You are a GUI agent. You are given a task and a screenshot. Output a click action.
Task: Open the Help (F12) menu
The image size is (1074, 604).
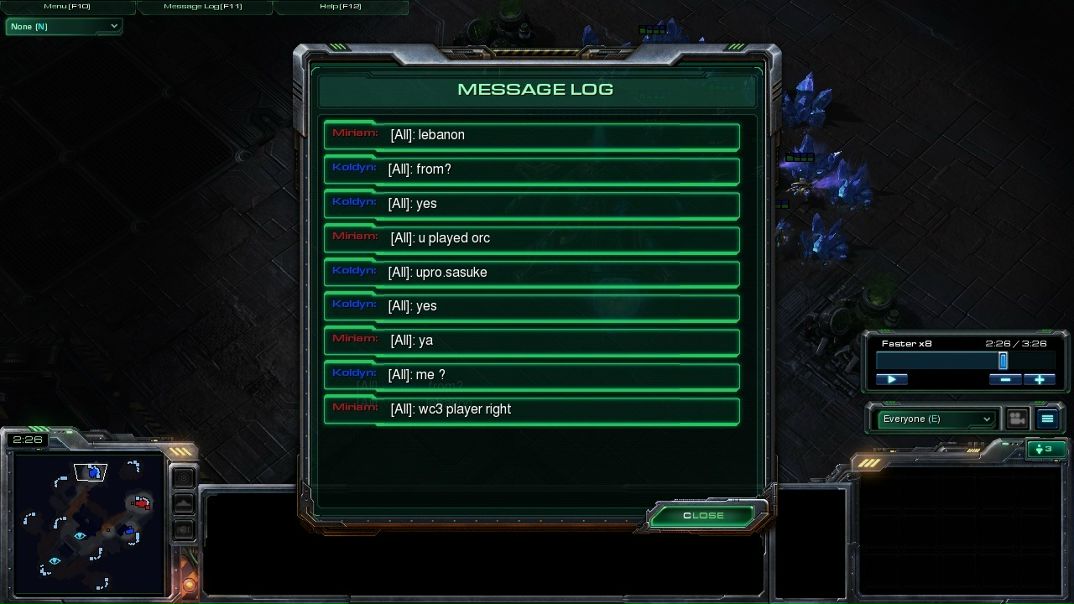click(340, 7)
